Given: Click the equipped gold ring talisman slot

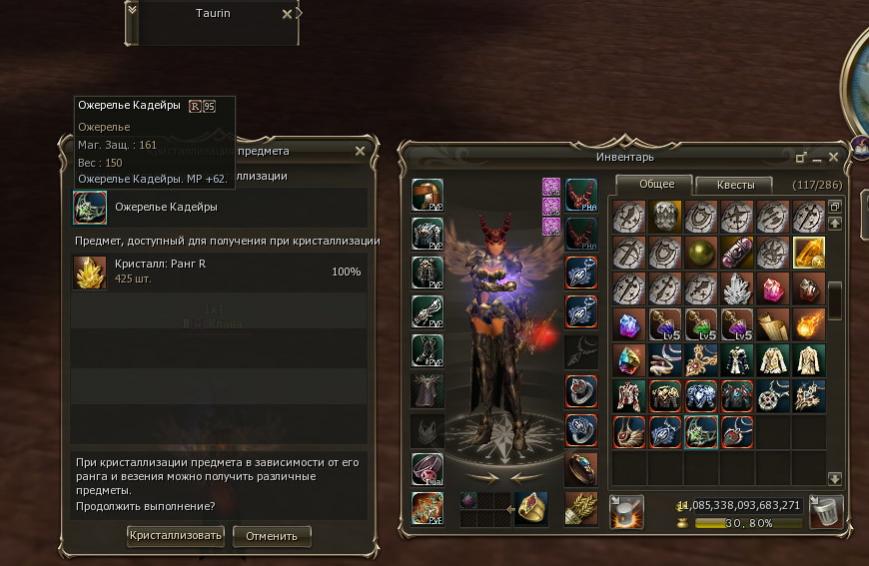Looking at the screenshot, I should click(531, 509).
